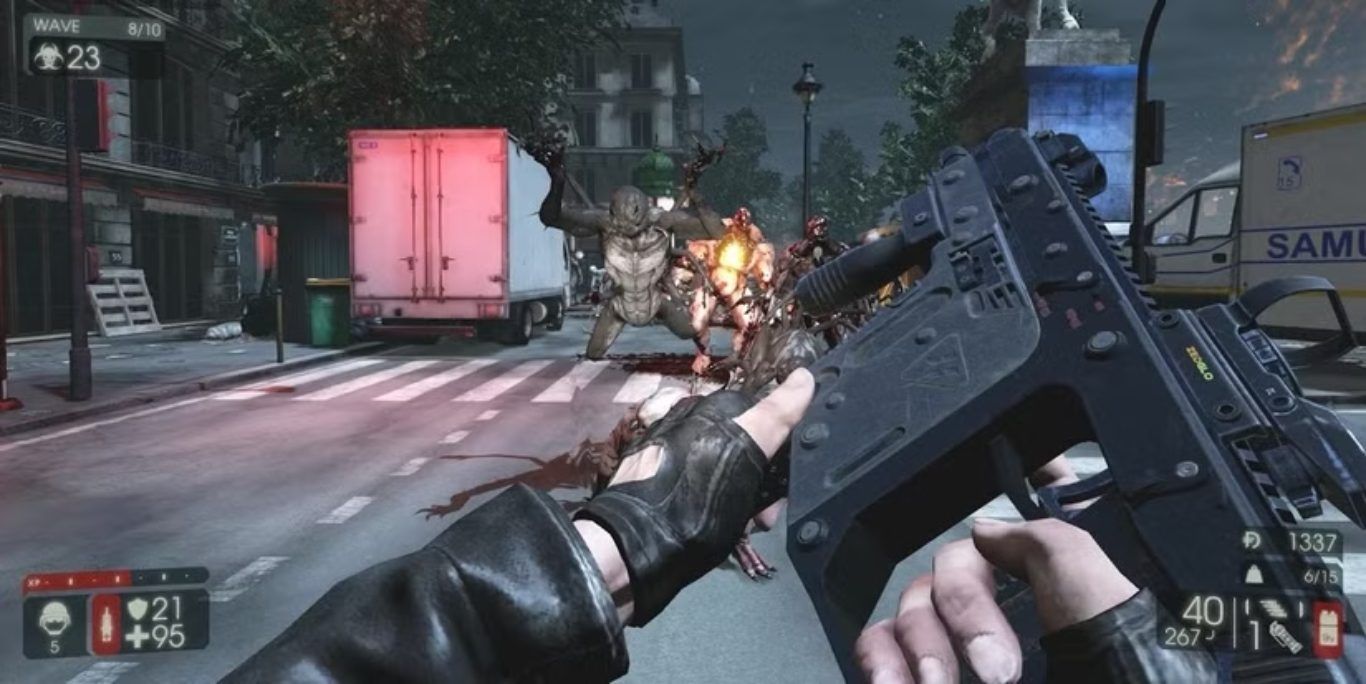Image resolution: width=1366 pixels, height=684 pixels.
Task: Select the red medical syringe icon
Action: click(106, 624)
